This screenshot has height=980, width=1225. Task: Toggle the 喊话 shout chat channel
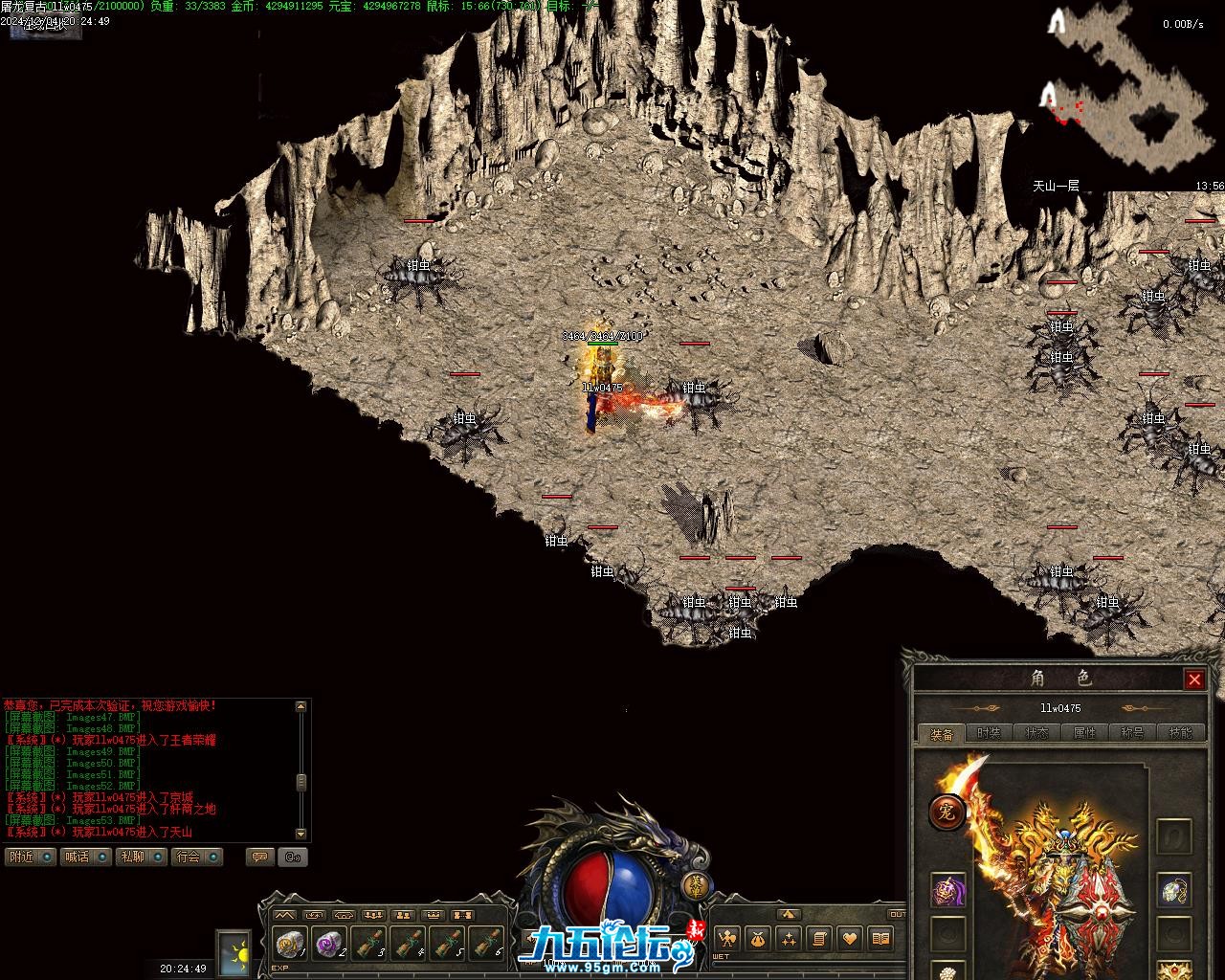[x=86, y=857]
